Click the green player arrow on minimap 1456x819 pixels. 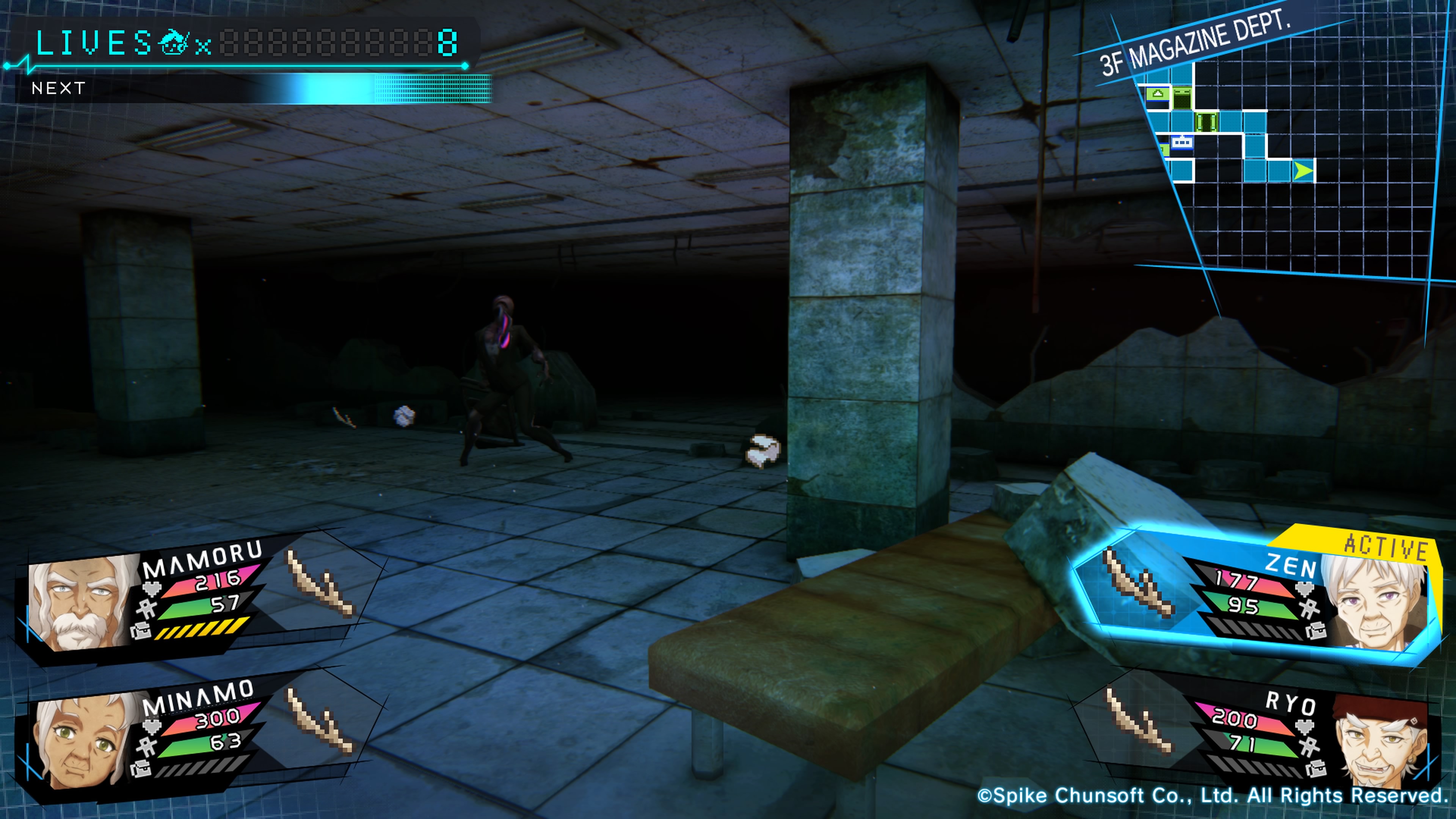pyautogui.click(x=1303, y=171)
